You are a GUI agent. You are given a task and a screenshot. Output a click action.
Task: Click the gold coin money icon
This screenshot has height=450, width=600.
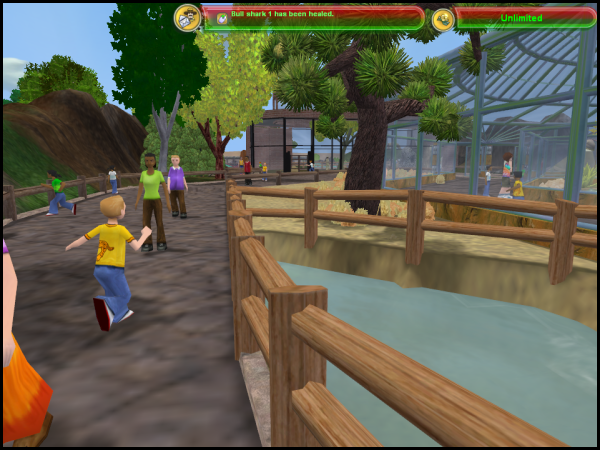click(443, 18)
